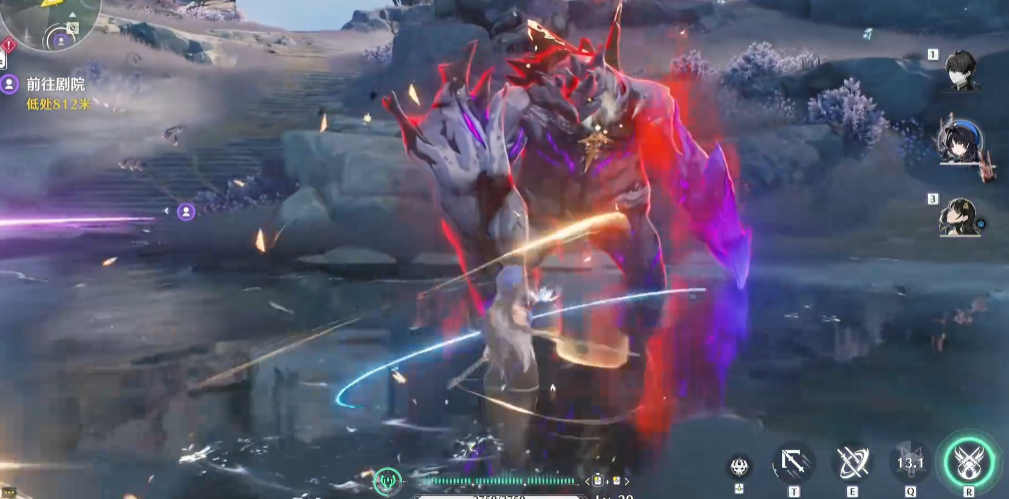Use the sword-and-arrow utility skill
The height and width of the screenshot is (499, 1009).
point(793,463)
